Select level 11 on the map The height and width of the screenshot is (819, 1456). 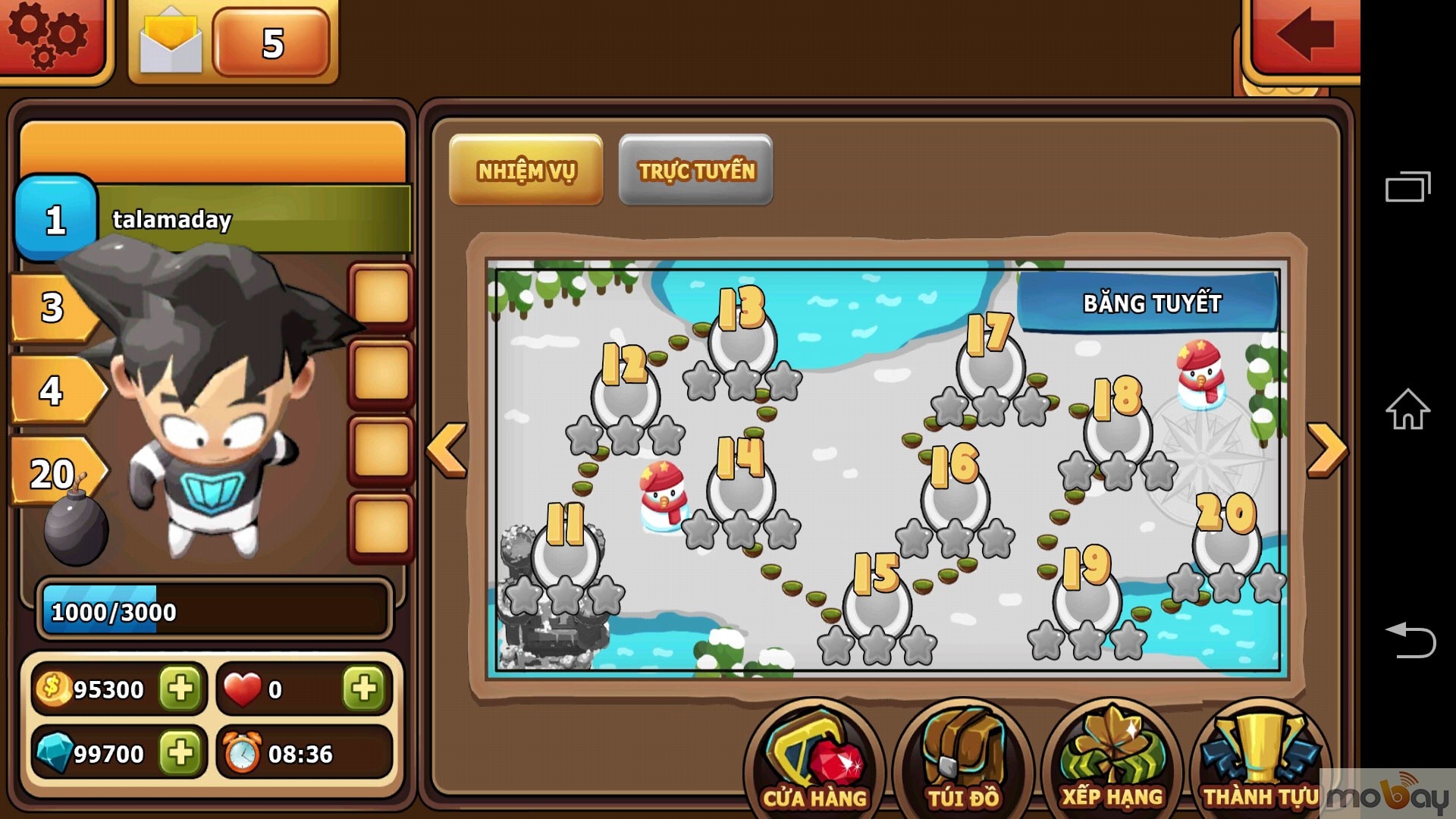click(566, 554)
